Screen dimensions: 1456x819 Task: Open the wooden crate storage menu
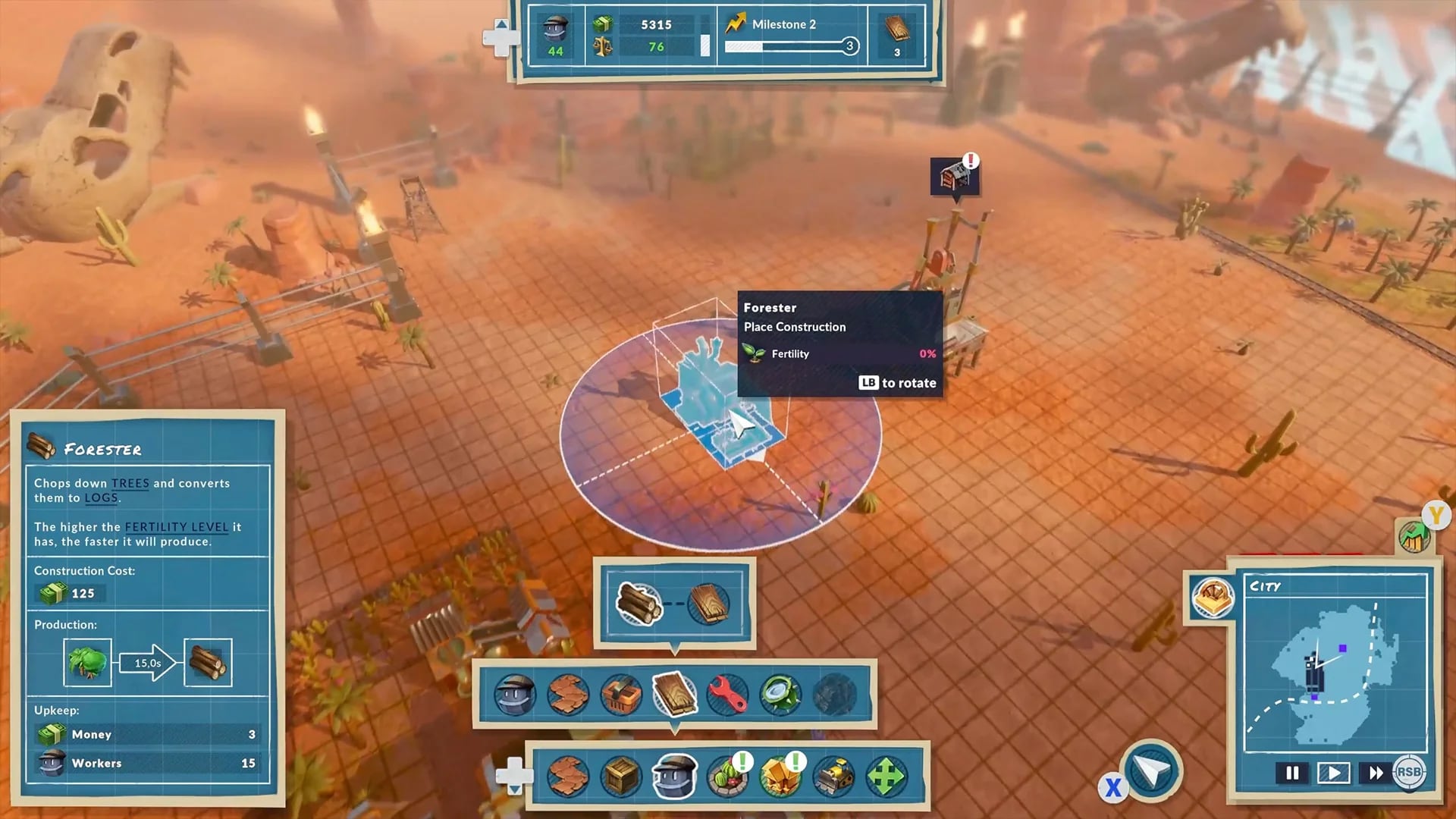pos(621,777)
